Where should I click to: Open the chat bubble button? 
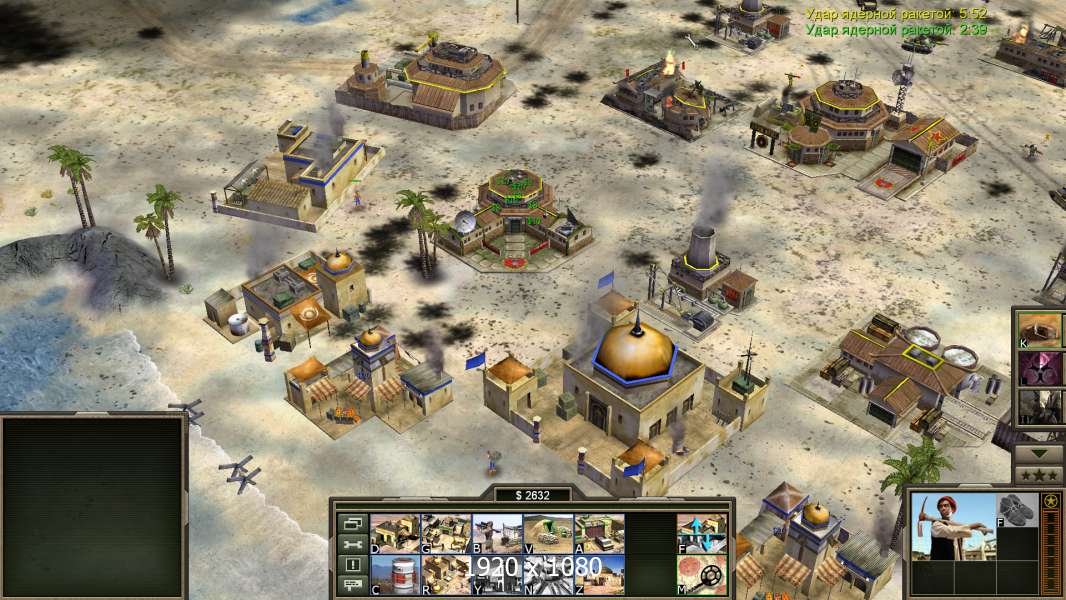[x=351, y=586]
